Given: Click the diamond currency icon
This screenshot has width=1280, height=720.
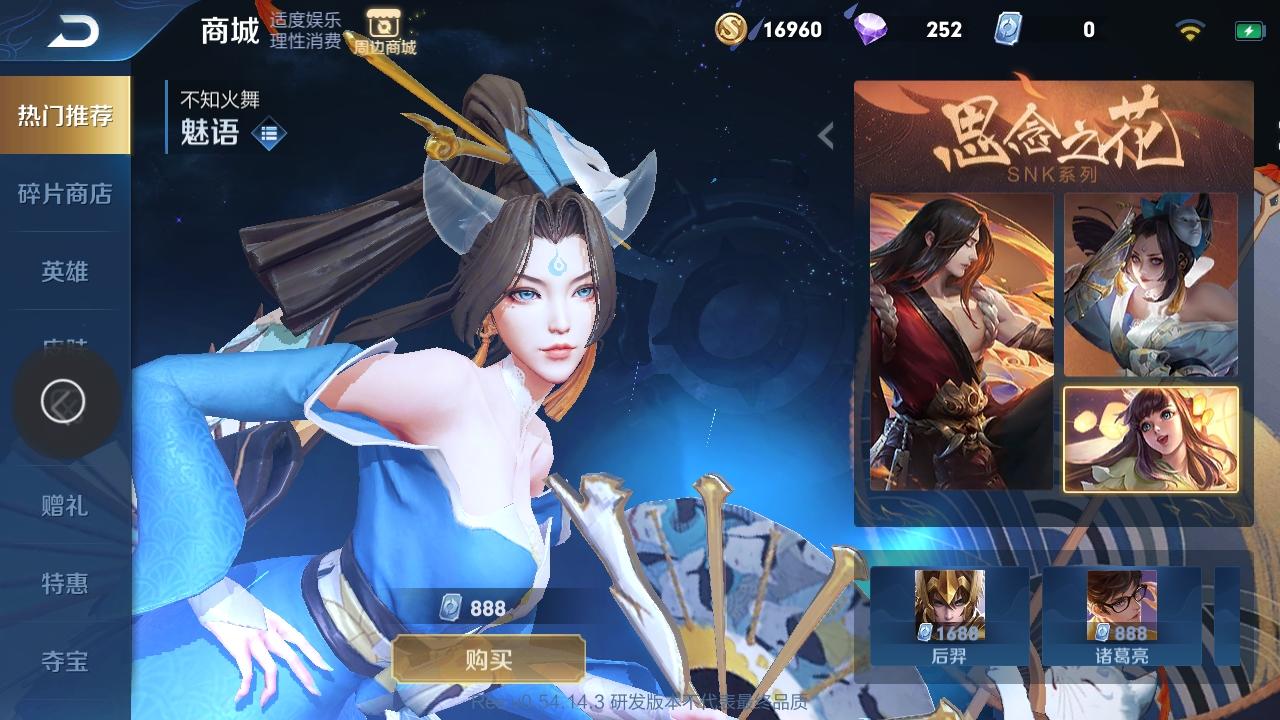Looking at the screenshot, I should 872,30.
